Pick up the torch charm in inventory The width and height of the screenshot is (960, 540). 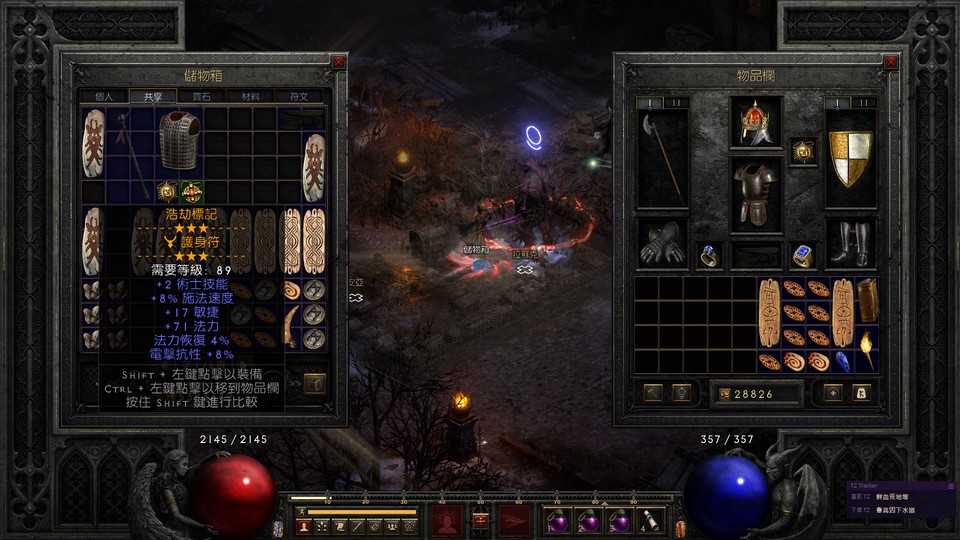[866, 348]
